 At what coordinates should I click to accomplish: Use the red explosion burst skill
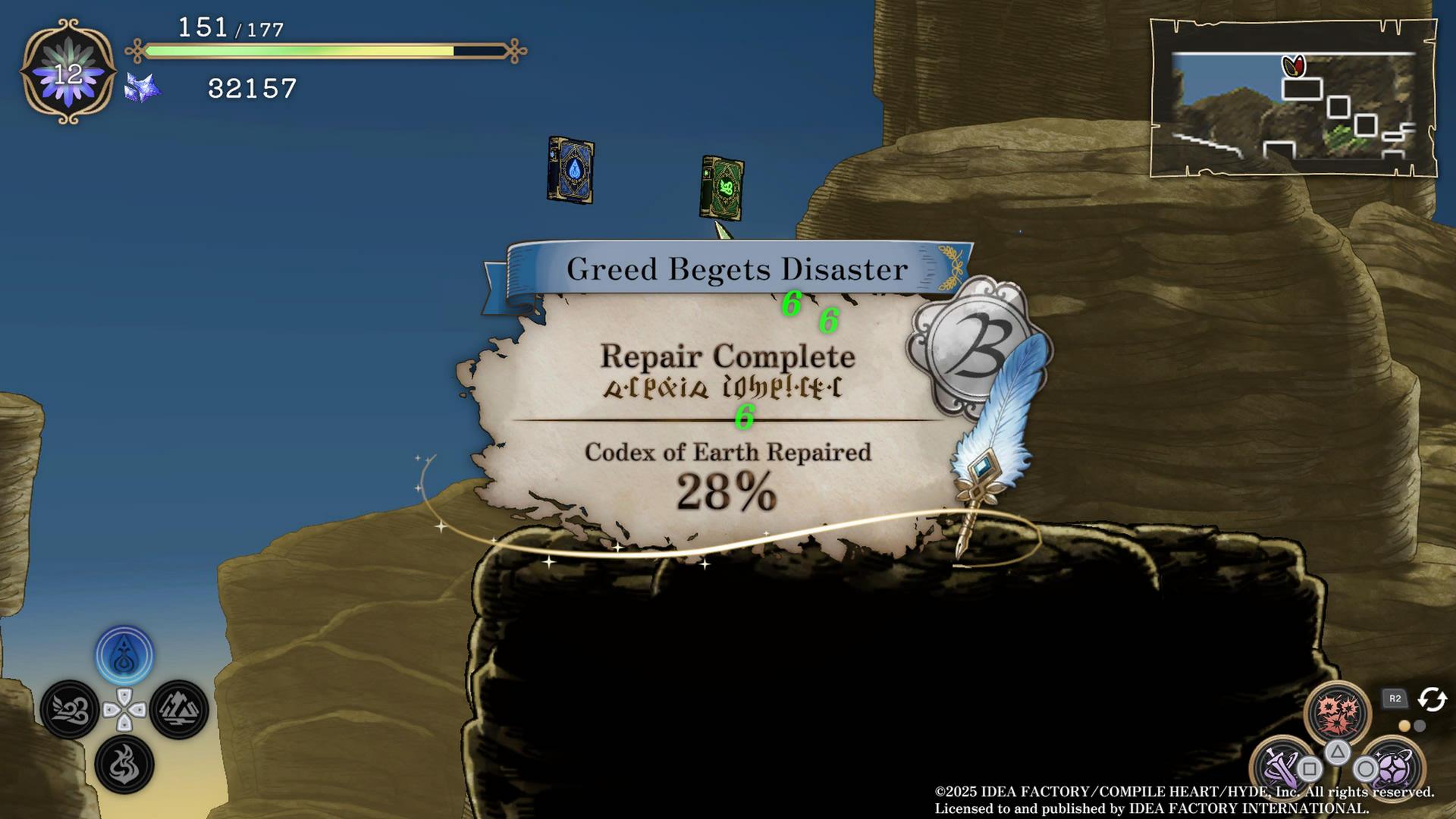pyautogui.click(x=1337, y=713)
